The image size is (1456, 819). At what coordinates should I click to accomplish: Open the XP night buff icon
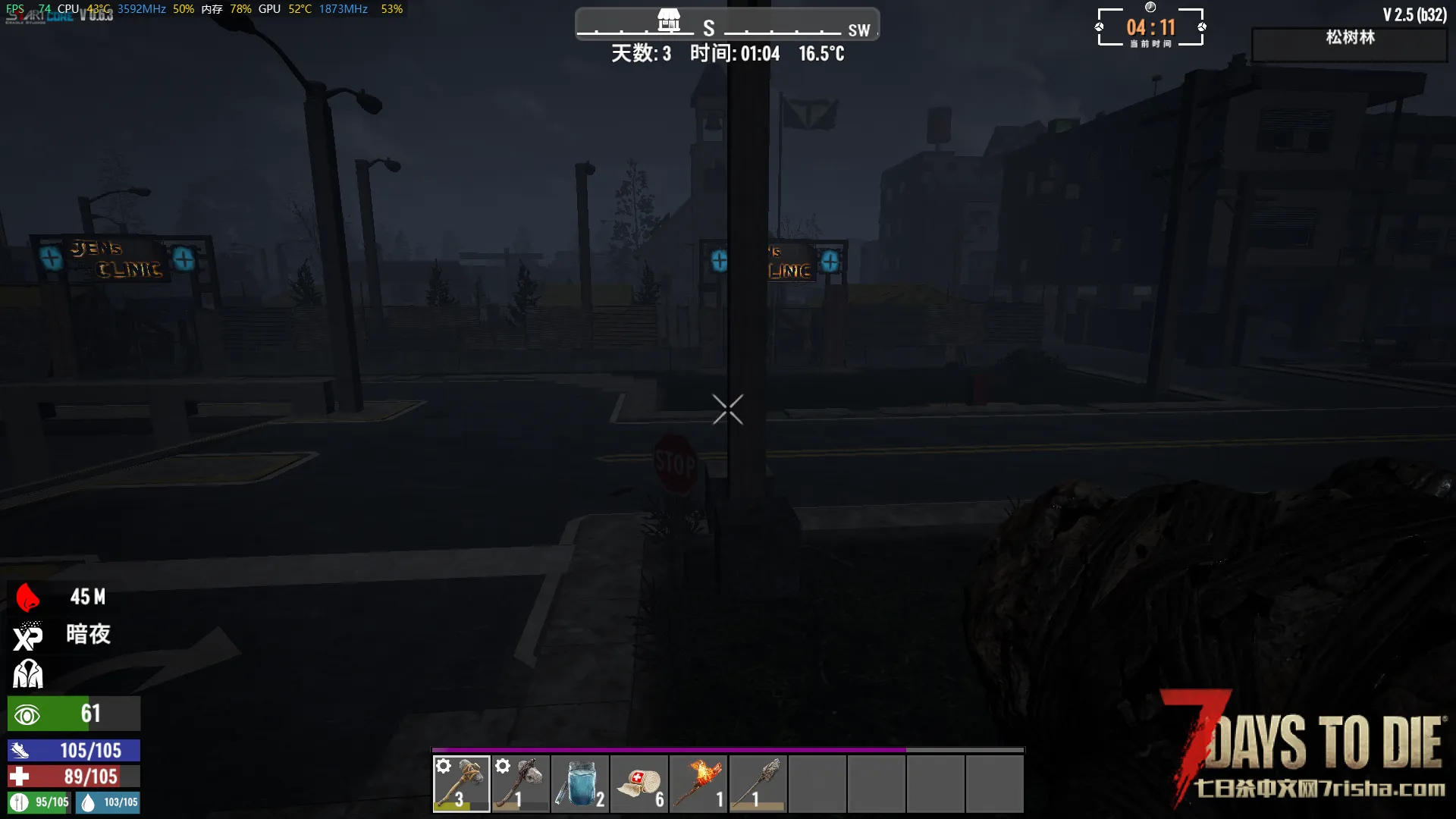(x=28, y=635)
